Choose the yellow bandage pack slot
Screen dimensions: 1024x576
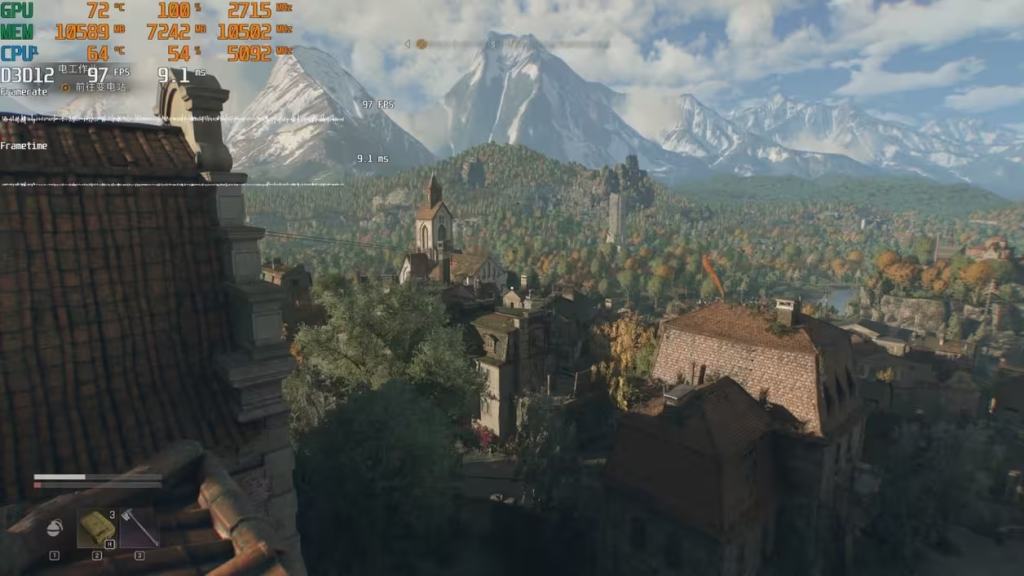[x=97, y=527]
